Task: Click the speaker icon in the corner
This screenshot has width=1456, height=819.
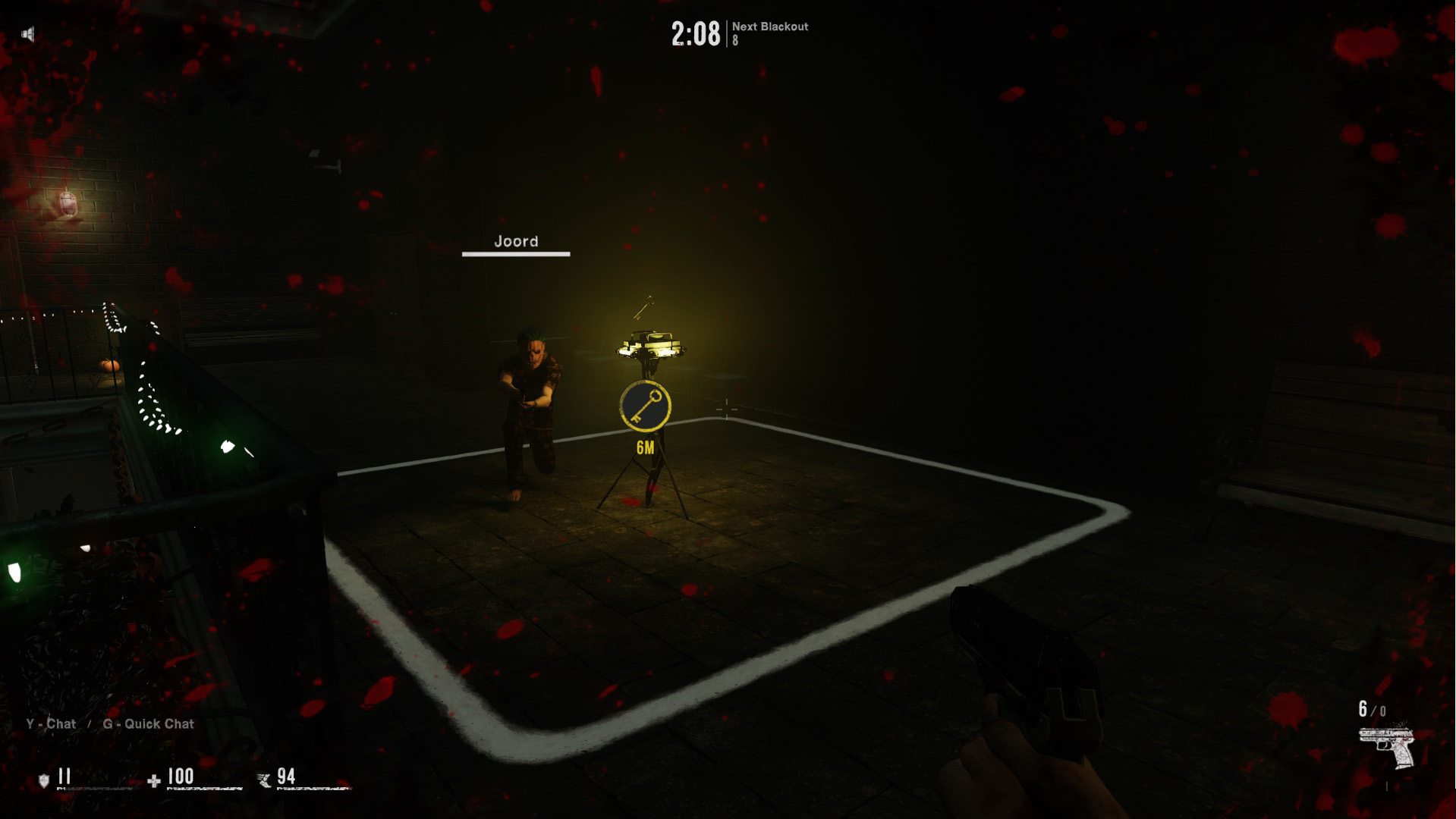Action: point(28,34)
